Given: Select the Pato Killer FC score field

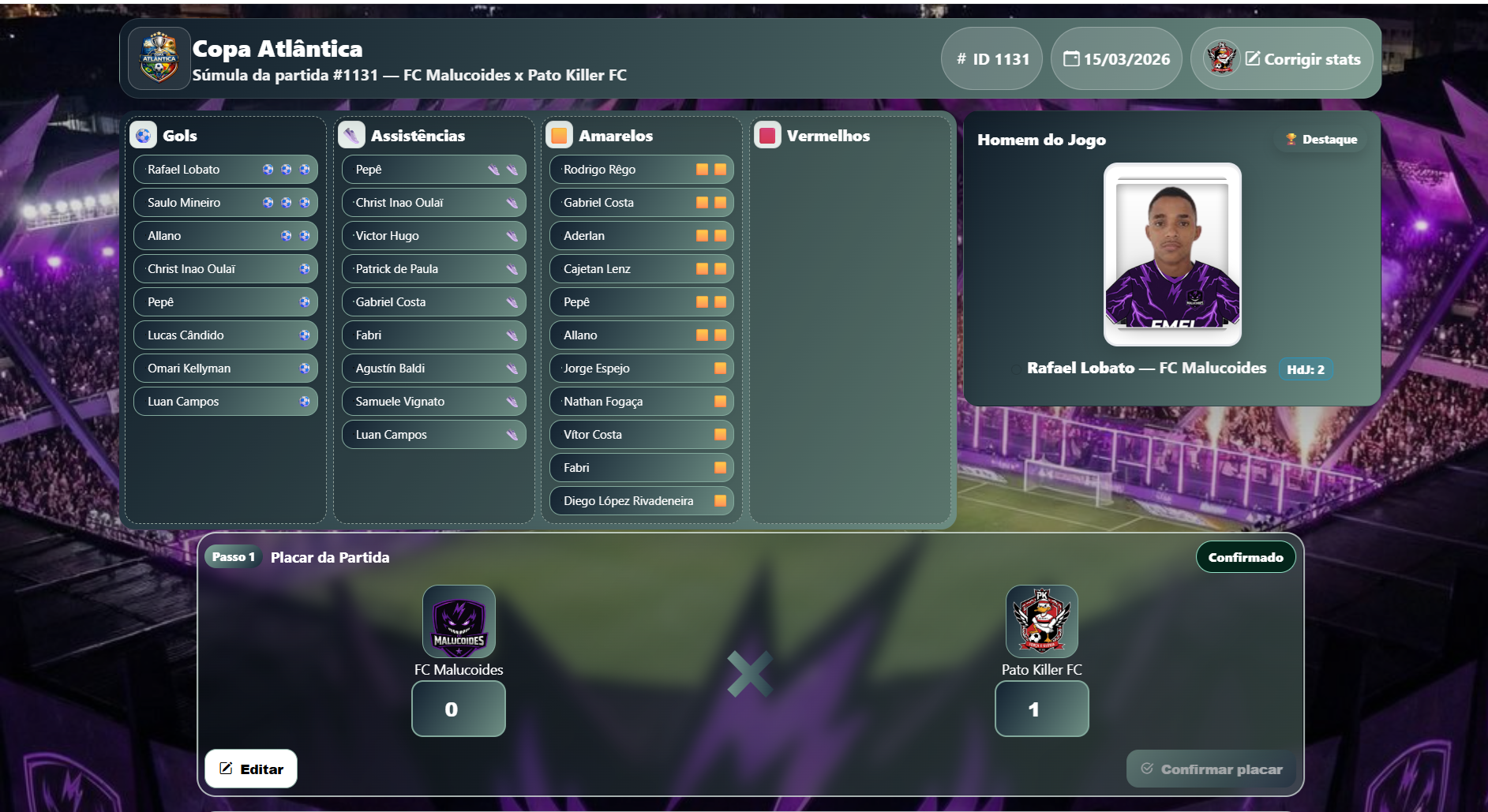Looking at the screenshot, I should click(1041, 709).
